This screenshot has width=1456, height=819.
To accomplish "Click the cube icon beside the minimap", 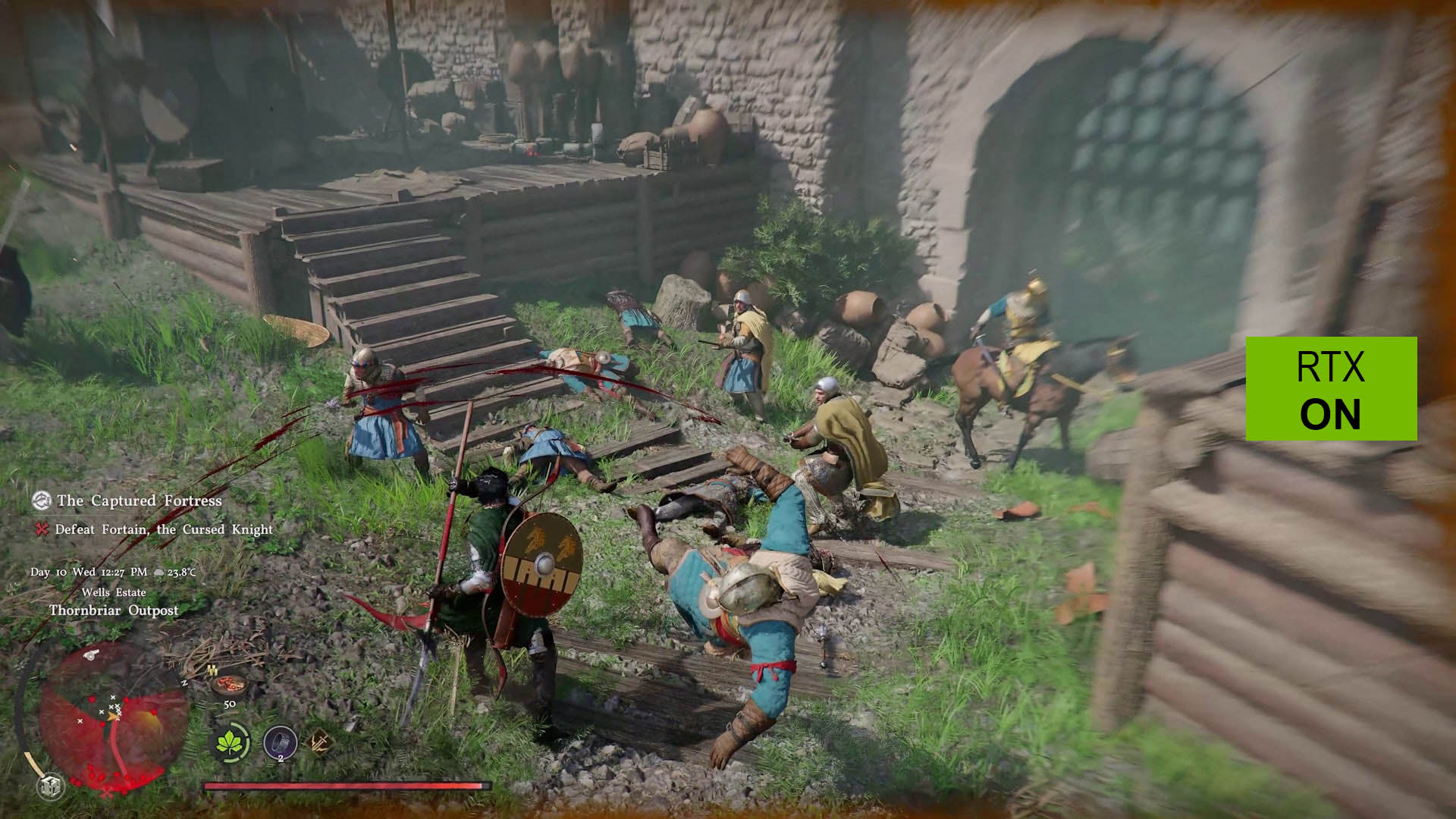I will coord(51,786).
